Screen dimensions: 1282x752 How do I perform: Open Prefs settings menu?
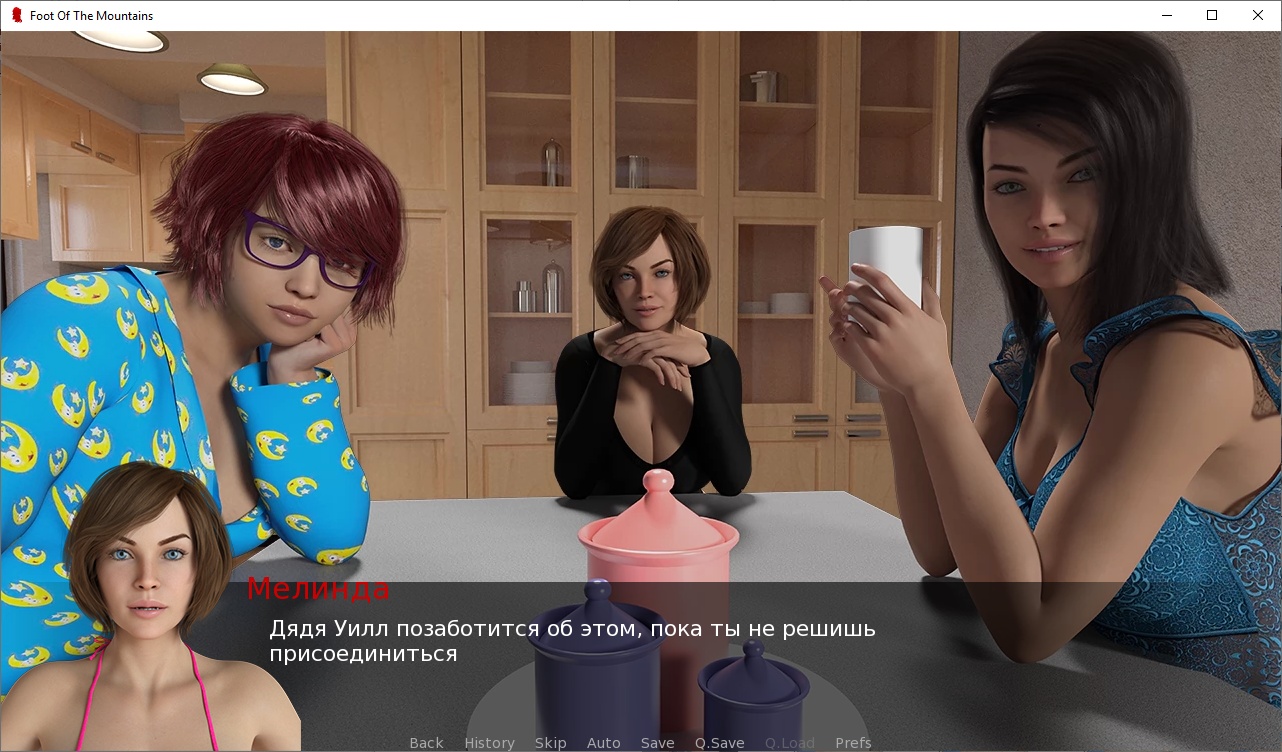(853, 743)
